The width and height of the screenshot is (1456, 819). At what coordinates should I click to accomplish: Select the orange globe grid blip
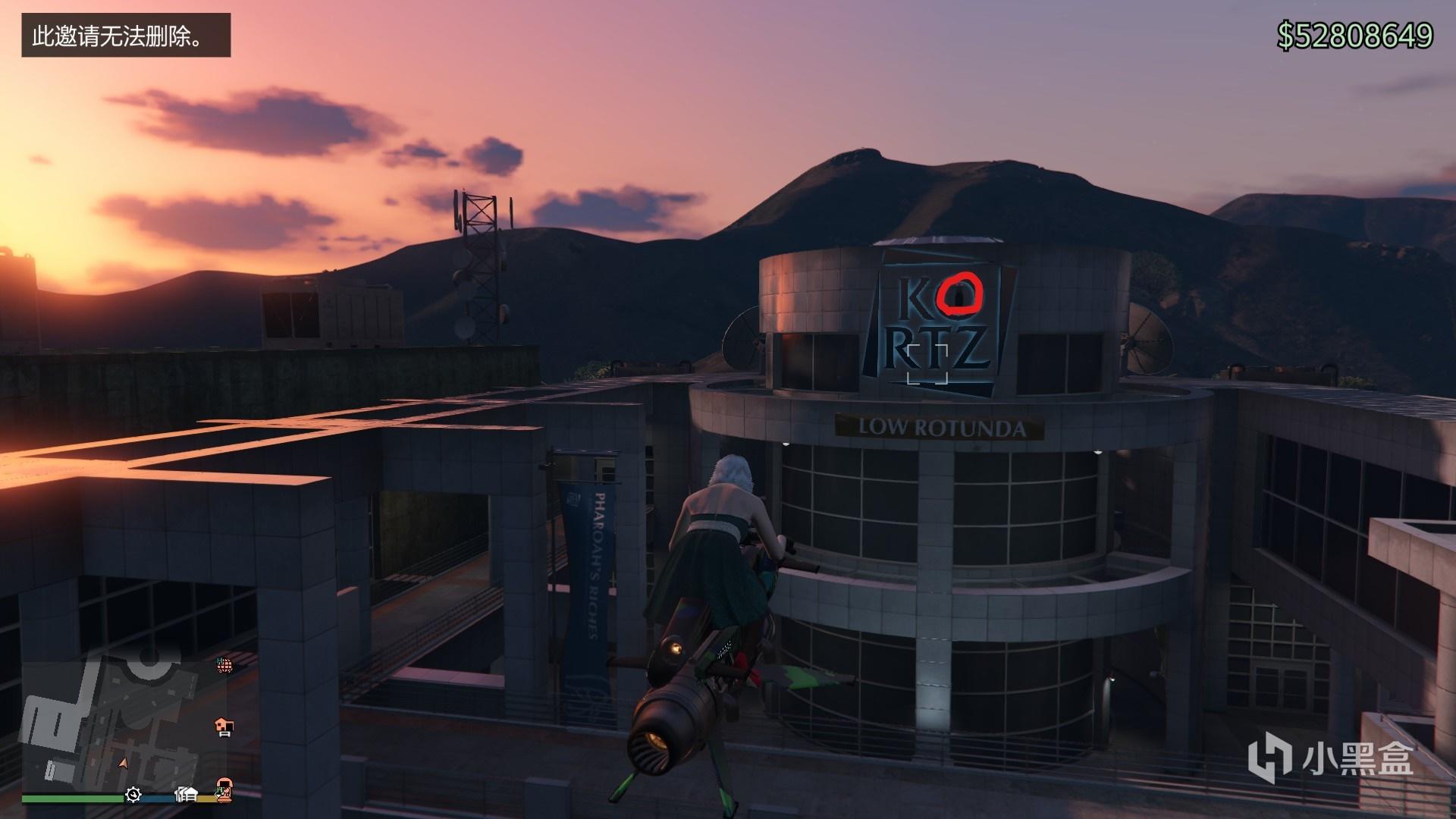coord(223,665)
